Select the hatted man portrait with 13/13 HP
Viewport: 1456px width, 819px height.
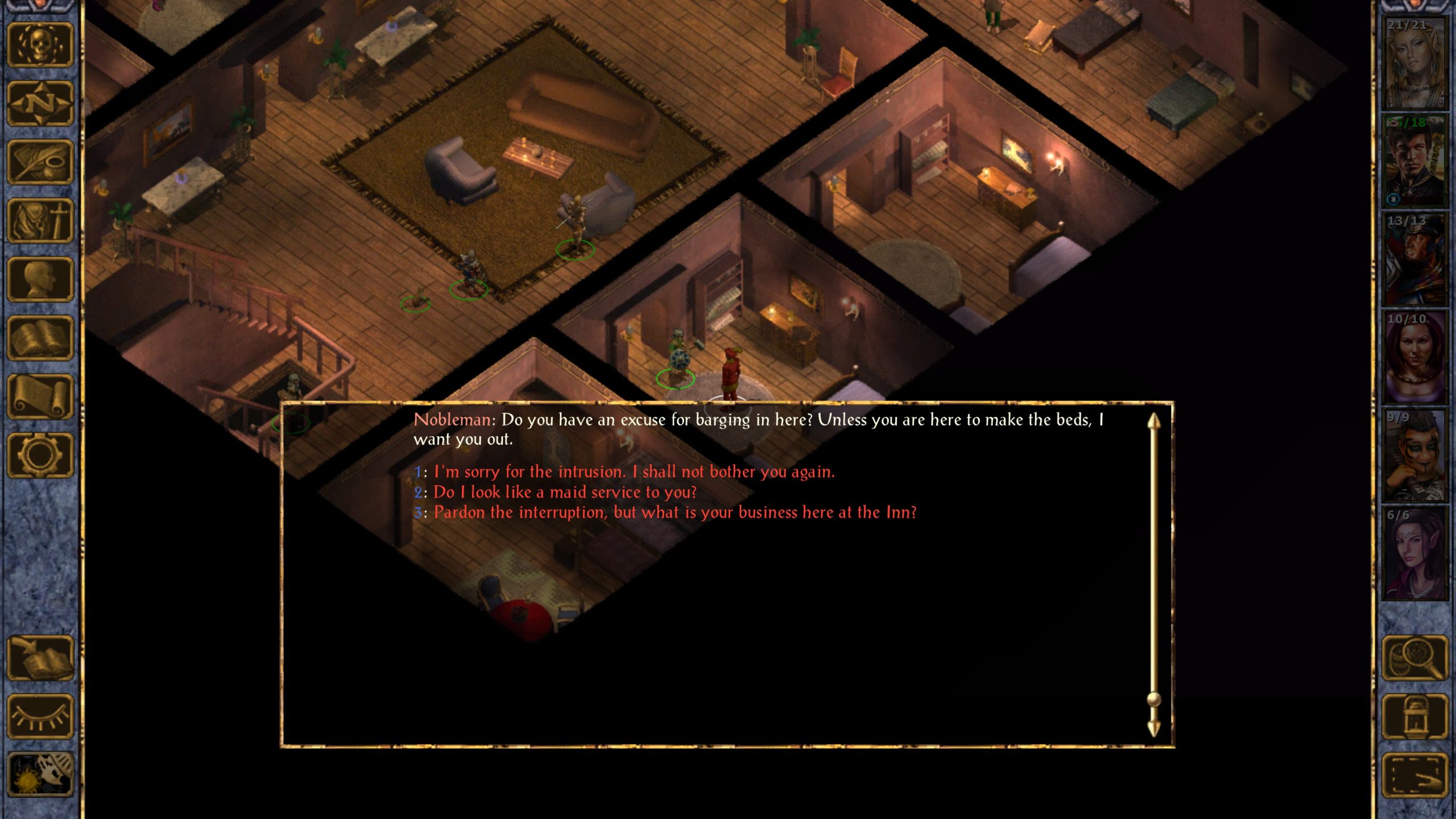click(x=1414, y=259)
